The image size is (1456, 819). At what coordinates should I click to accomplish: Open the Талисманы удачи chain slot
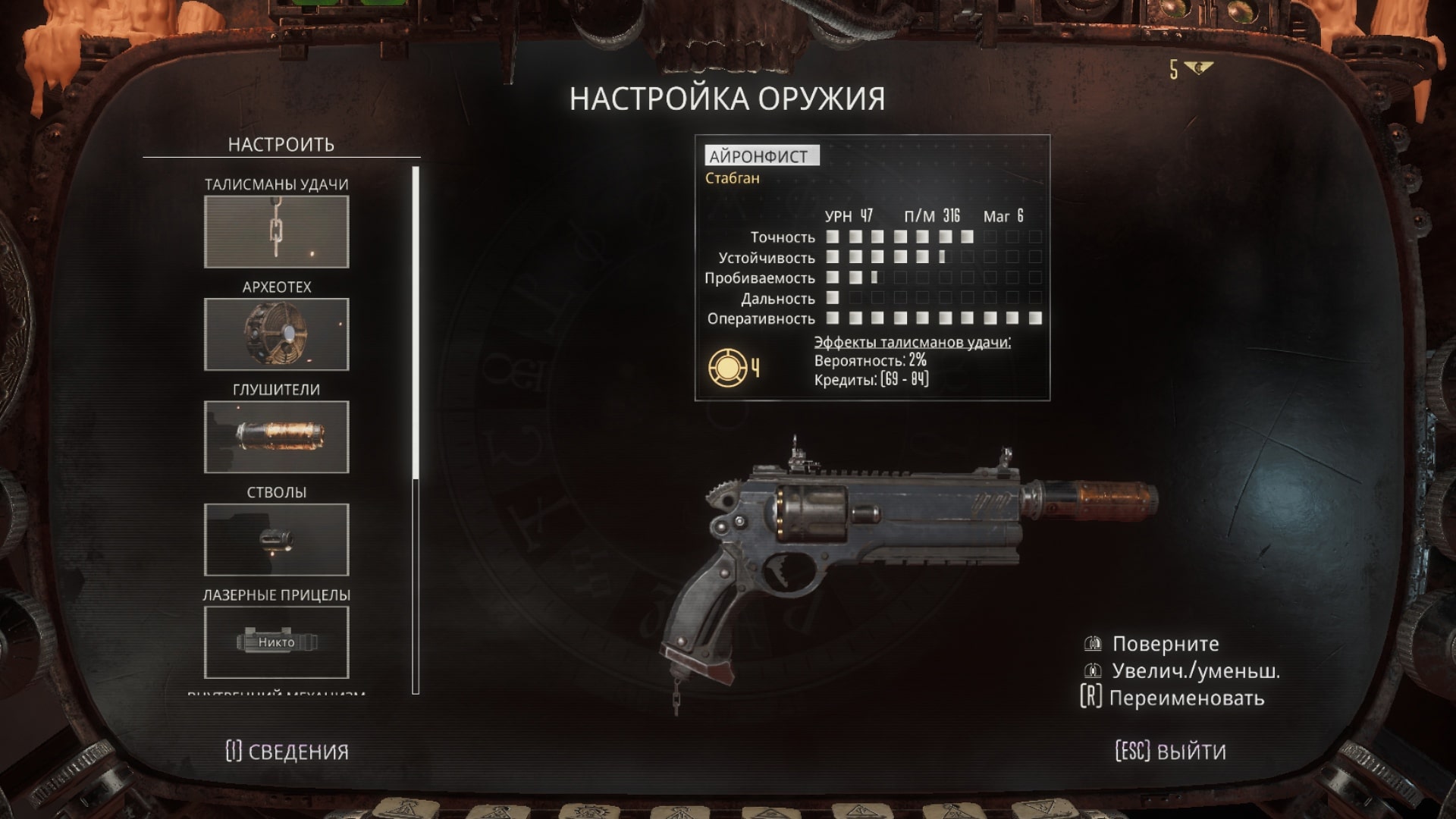point(276,232)
